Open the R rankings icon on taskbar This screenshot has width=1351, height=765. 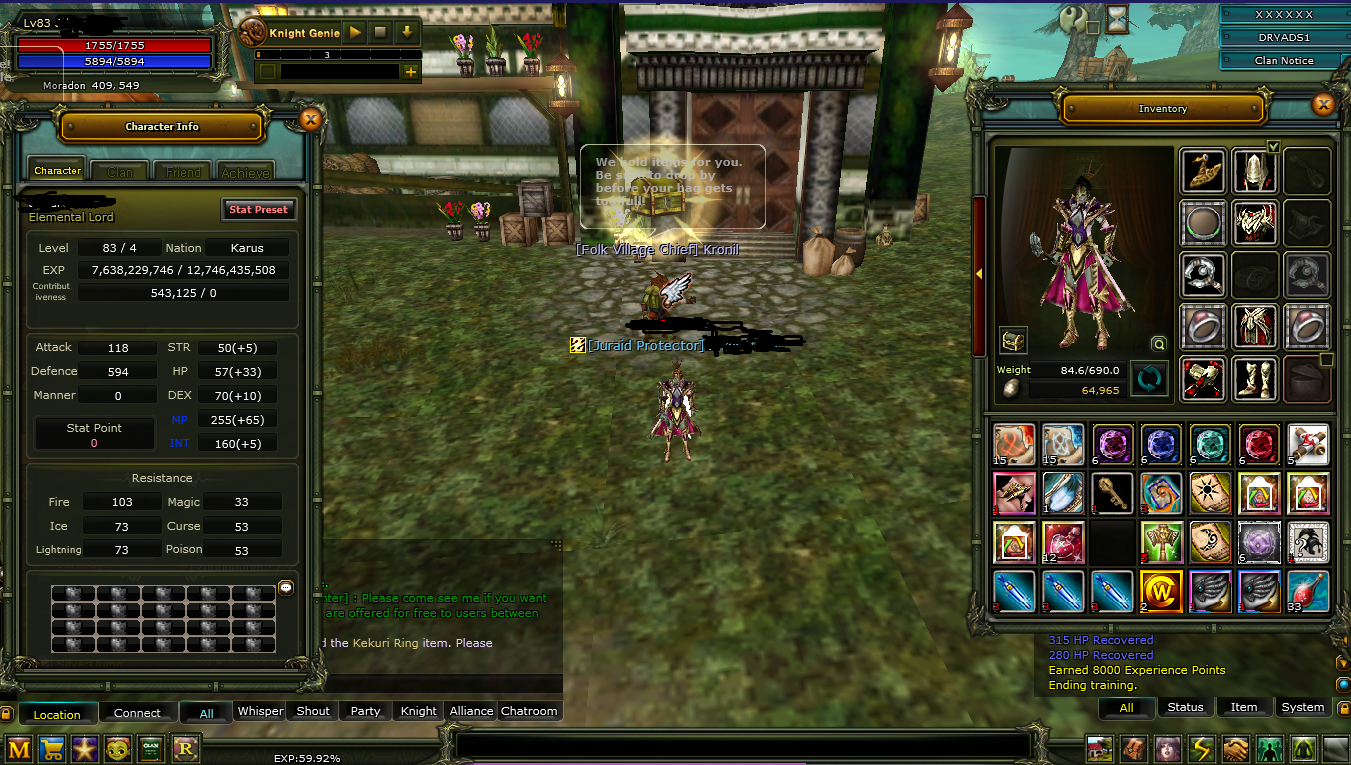(x=185, y=748)
